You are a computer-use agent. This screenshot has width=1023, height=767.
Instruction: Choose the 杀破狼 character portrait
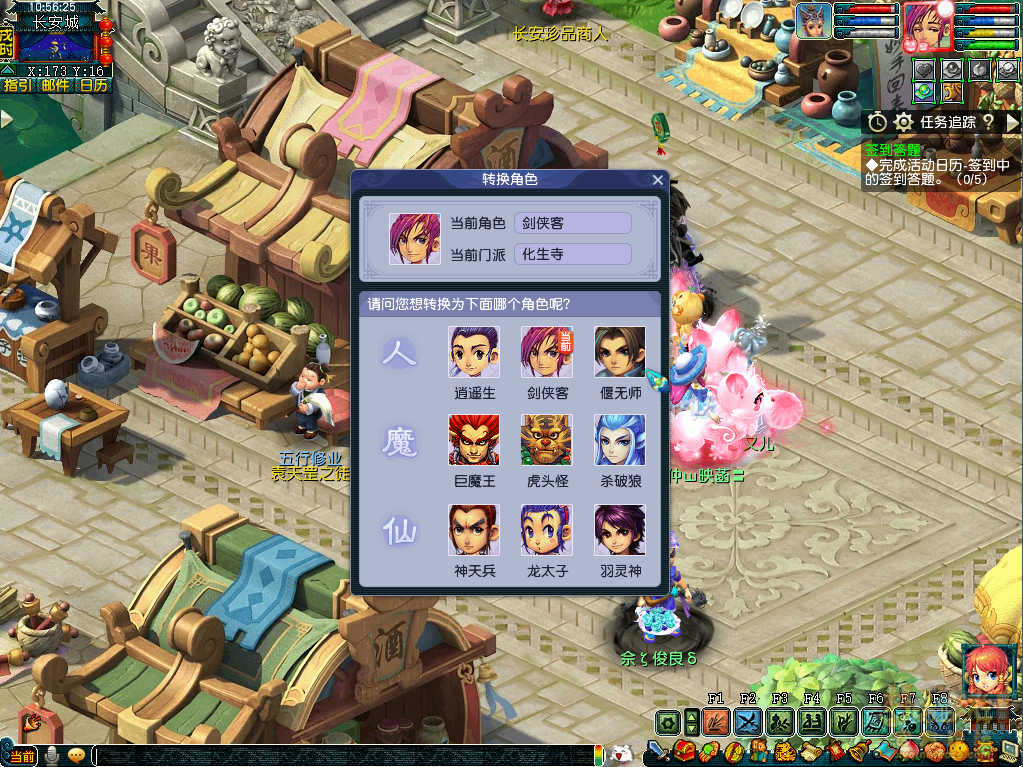tap(620, 440)
